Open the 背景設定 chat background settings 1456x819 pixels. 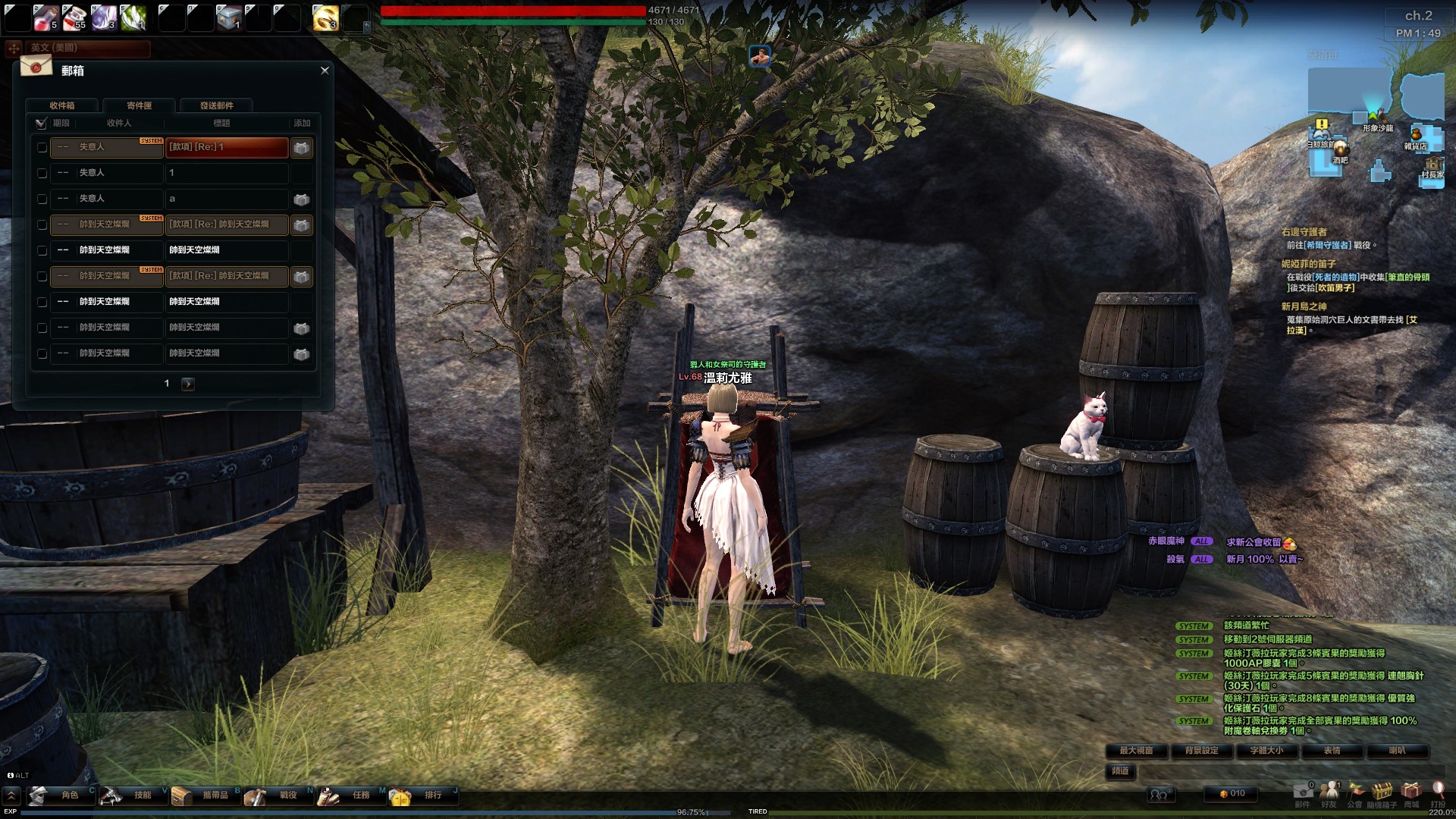click(x=1201, y=751)
